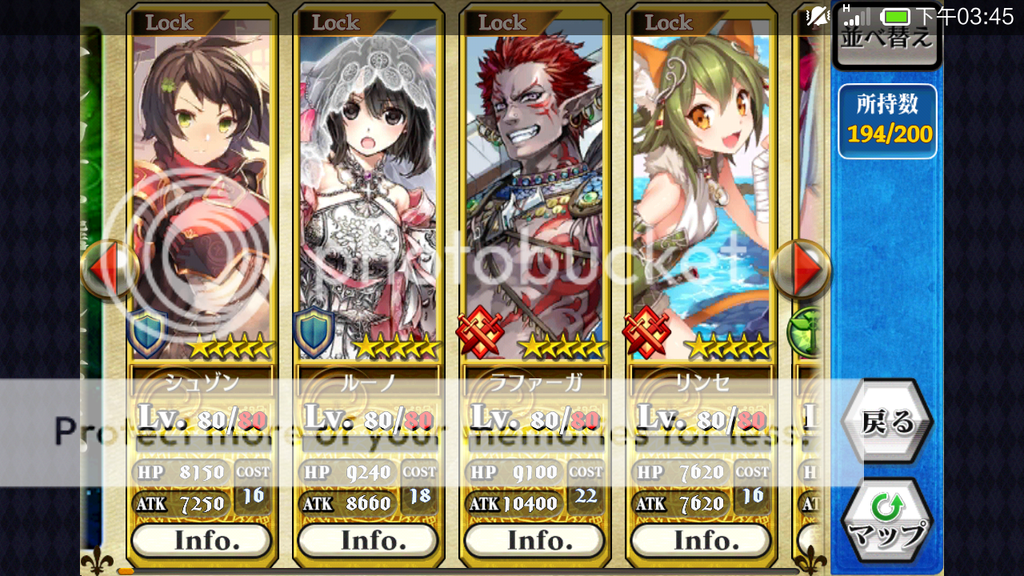This screenshot has height=576, width=1024.
Task: Choose the red-haired ラファーガ card
Action: tap(535, 190)
